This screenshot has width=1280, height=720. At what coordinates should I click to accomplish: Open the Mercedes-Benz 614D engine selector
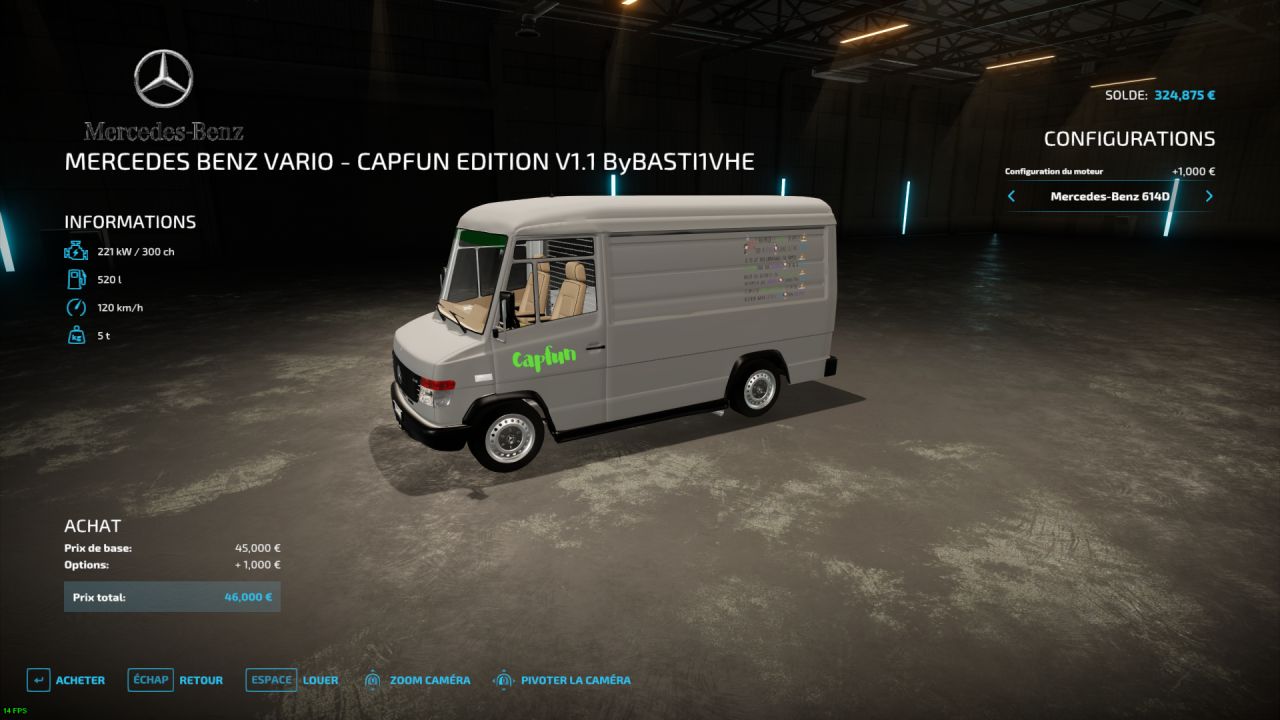click(x=1109, y=196)
